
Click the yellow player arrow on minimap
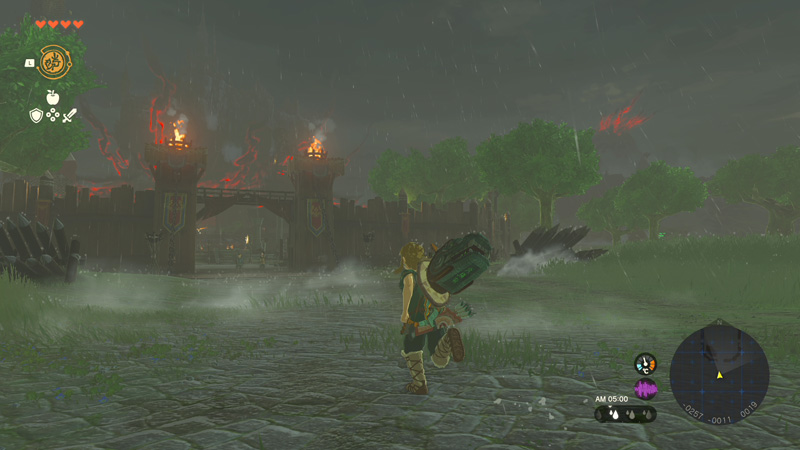pyautogui.click(x=719, y=375)
